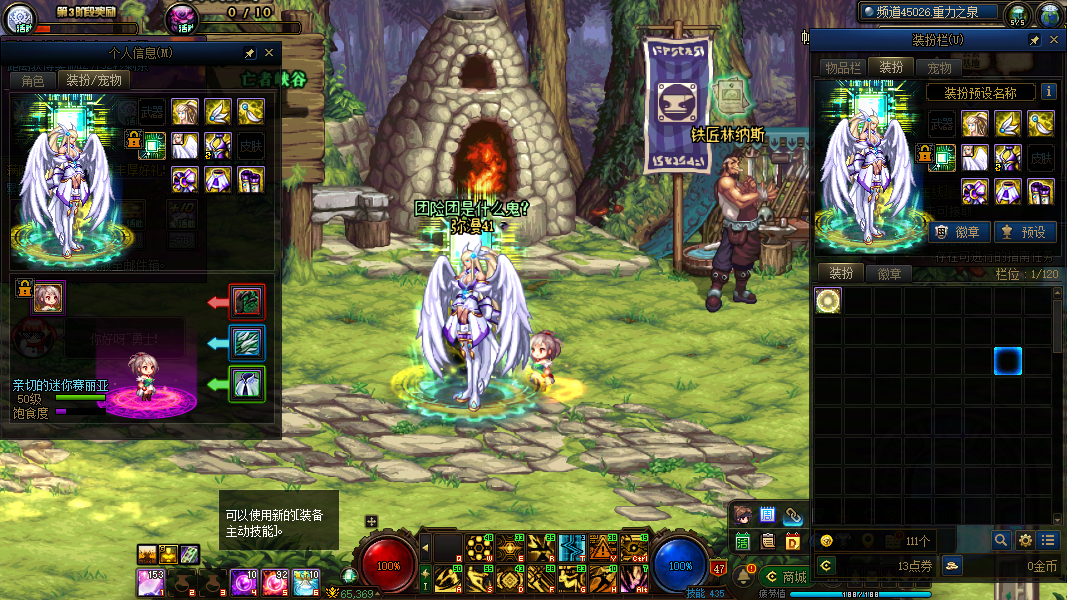The height and width of the screenshot is (600, 1067).
Task: Select the purple ribbon costume slot in 装扮栏
Action: pos(975,190)
